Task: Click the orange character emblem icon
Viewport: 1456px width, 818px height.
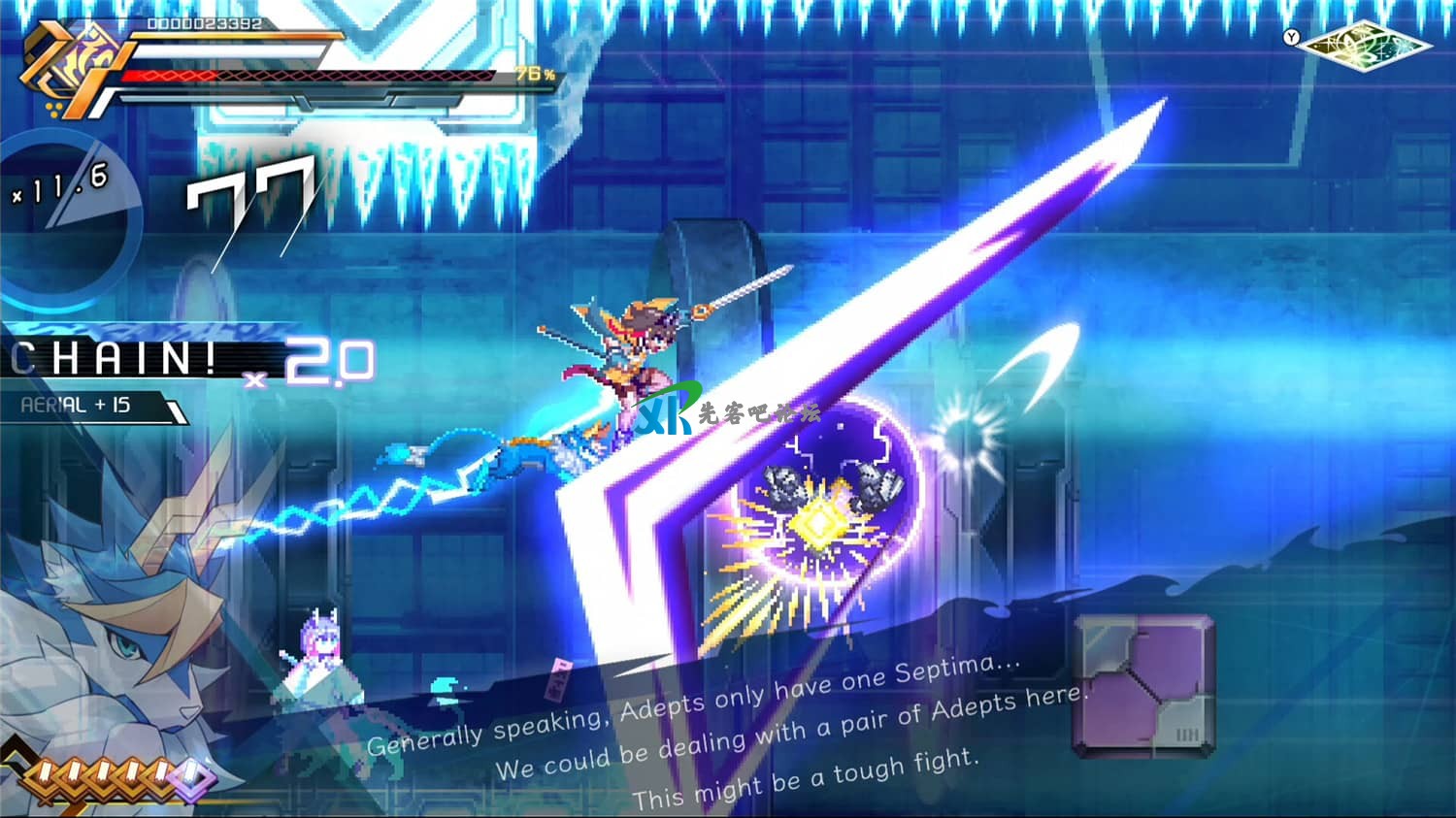Action: coord(73,70)
